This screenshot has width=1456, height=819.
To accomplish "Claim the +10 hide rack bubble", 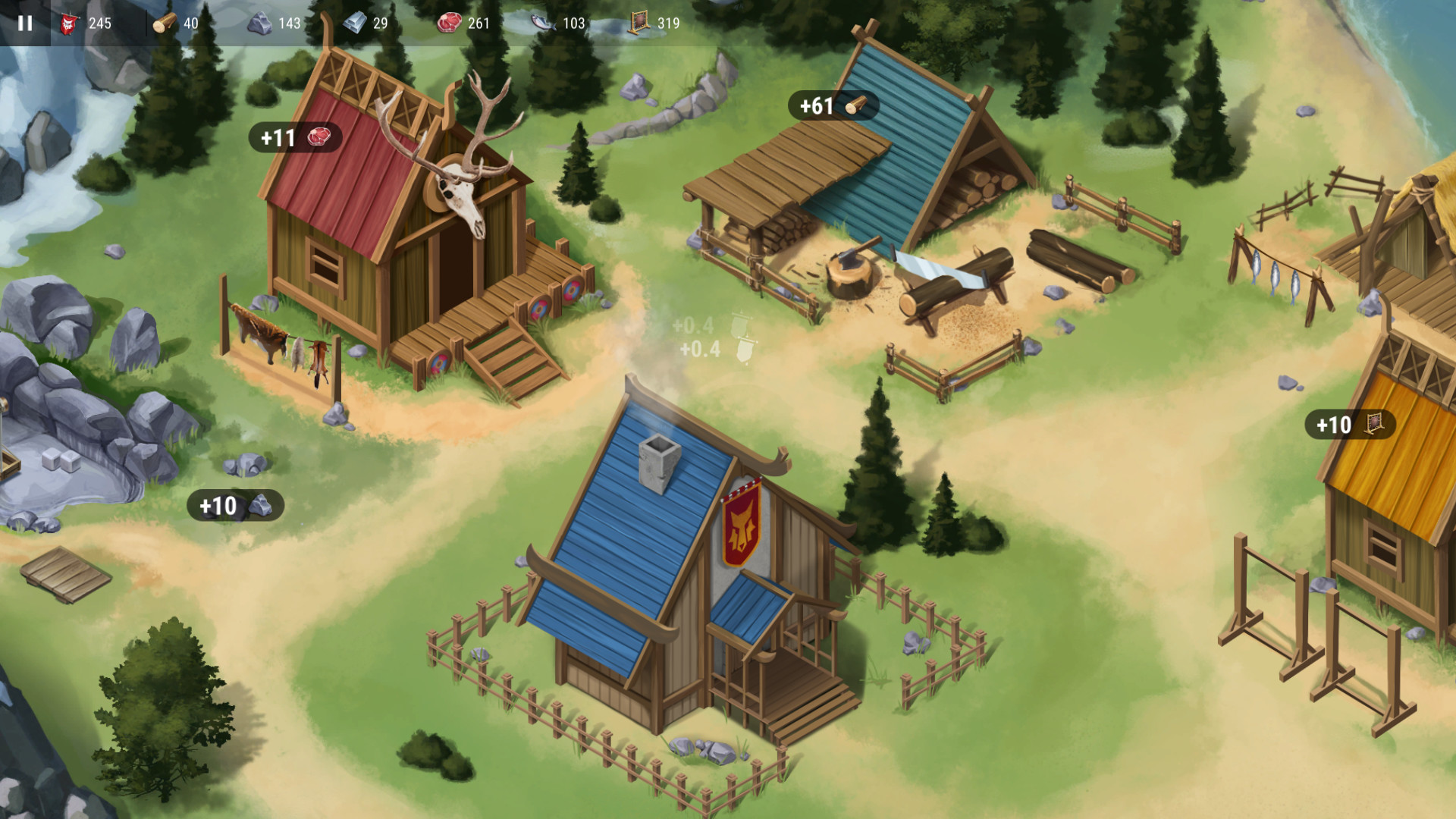I will point(1351,425).
